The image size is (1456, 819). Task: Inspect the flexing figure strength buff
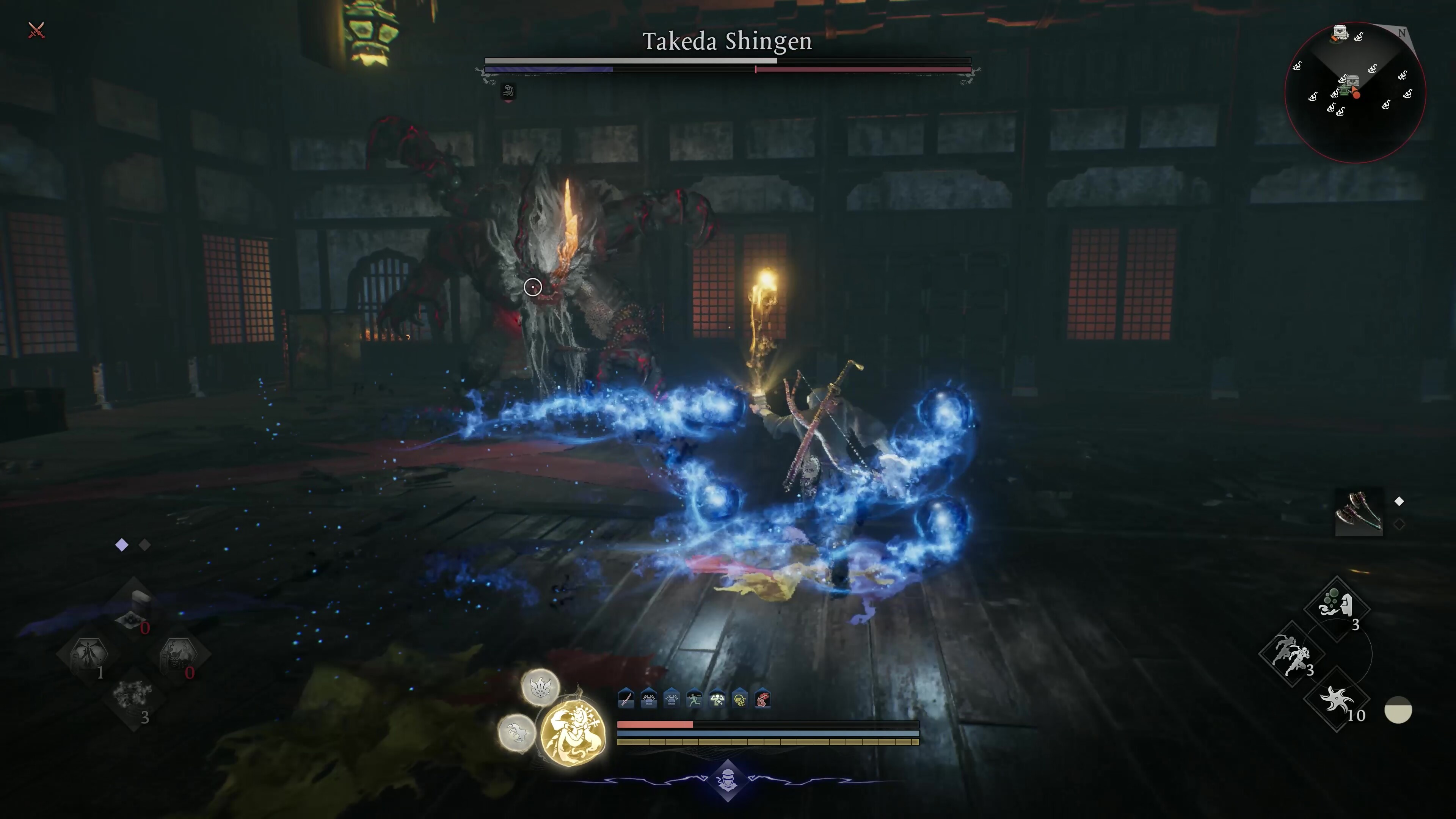[x=717, y=699]
